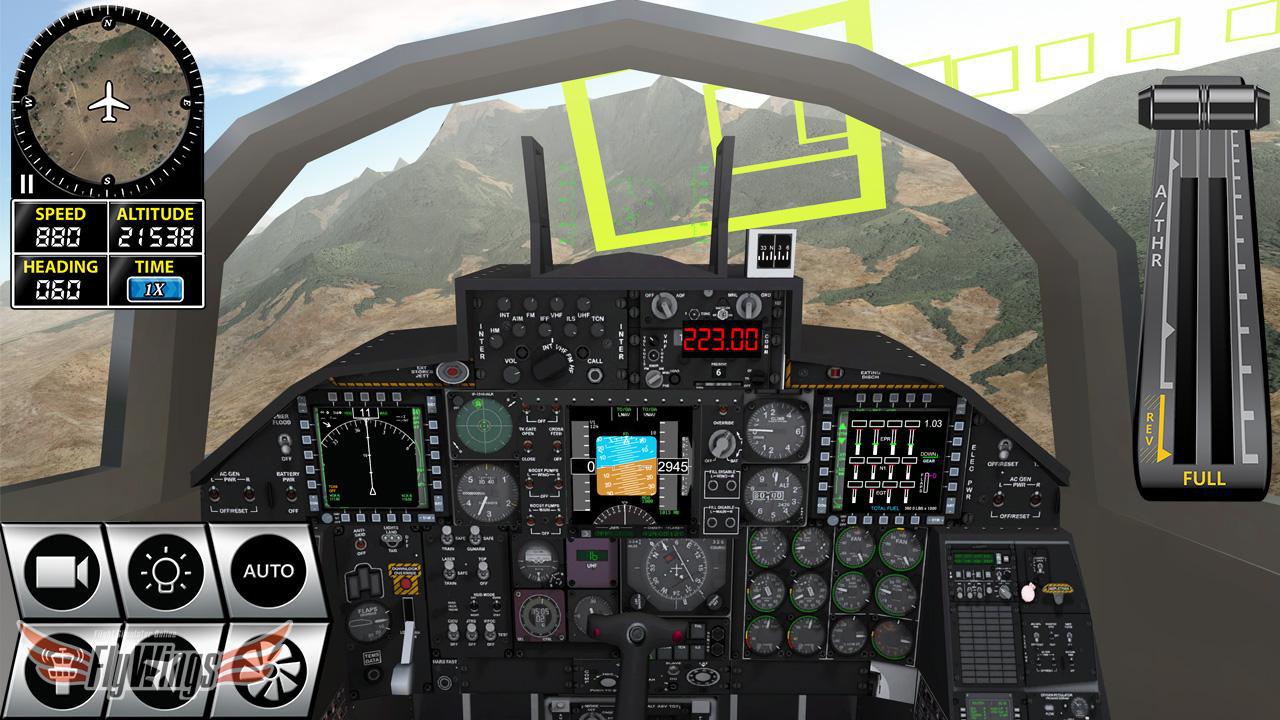Click the FLAPS indicator gauge
This screenshot has height=720, width=1280.
tap(369, 620)
